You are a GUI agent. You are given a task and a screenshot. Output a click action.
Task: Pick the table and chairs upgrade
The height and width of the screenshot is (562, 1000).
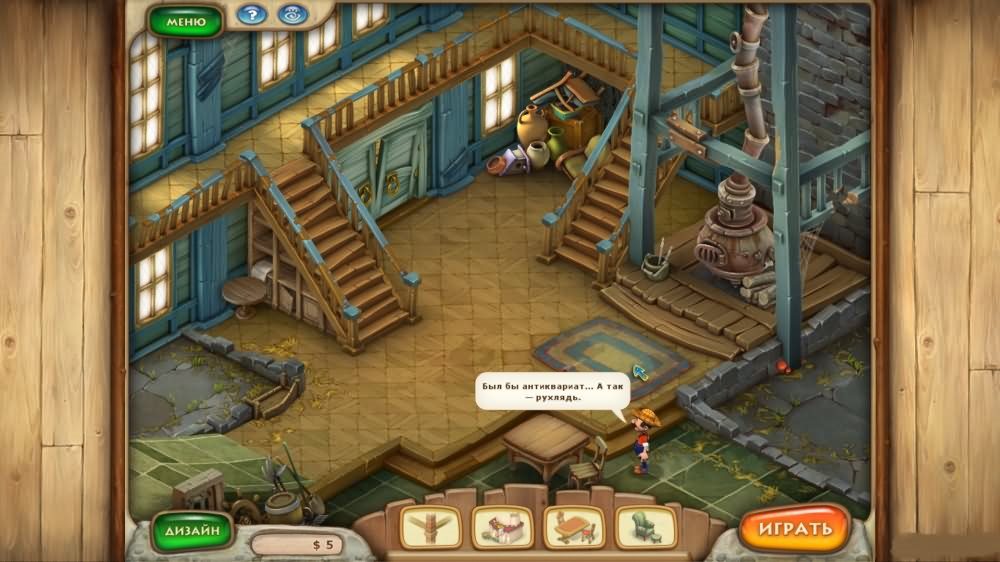click(574, 527)
